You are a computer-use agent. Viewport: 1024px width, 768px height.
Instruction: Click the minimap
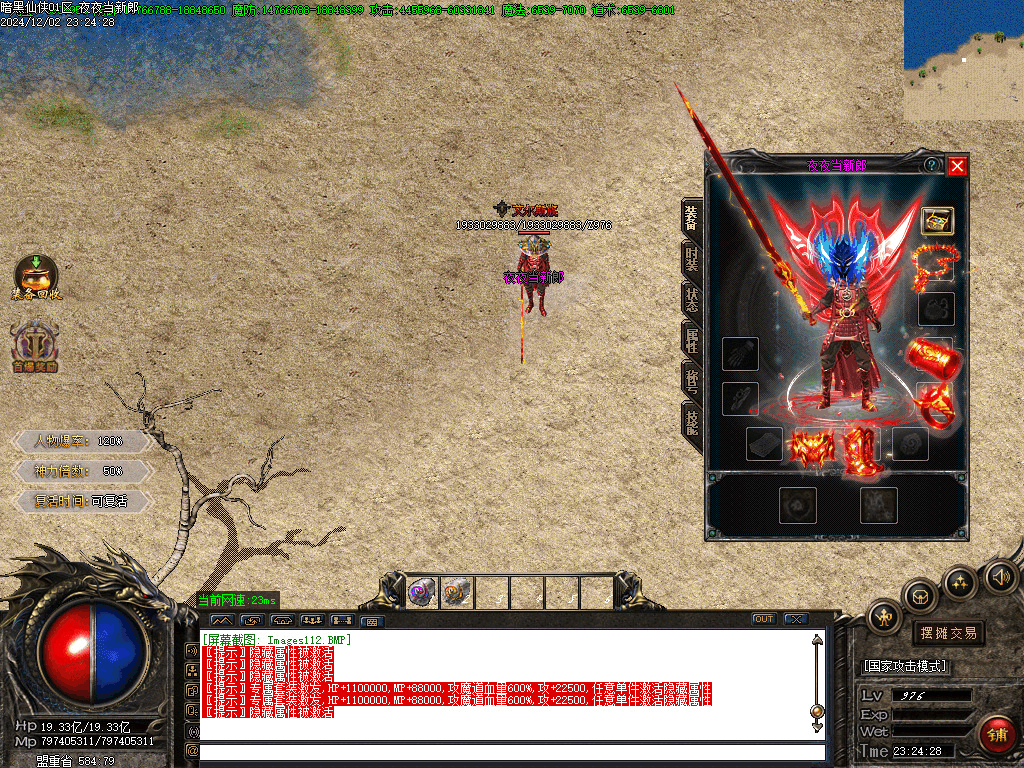click(x=963, y=60)
